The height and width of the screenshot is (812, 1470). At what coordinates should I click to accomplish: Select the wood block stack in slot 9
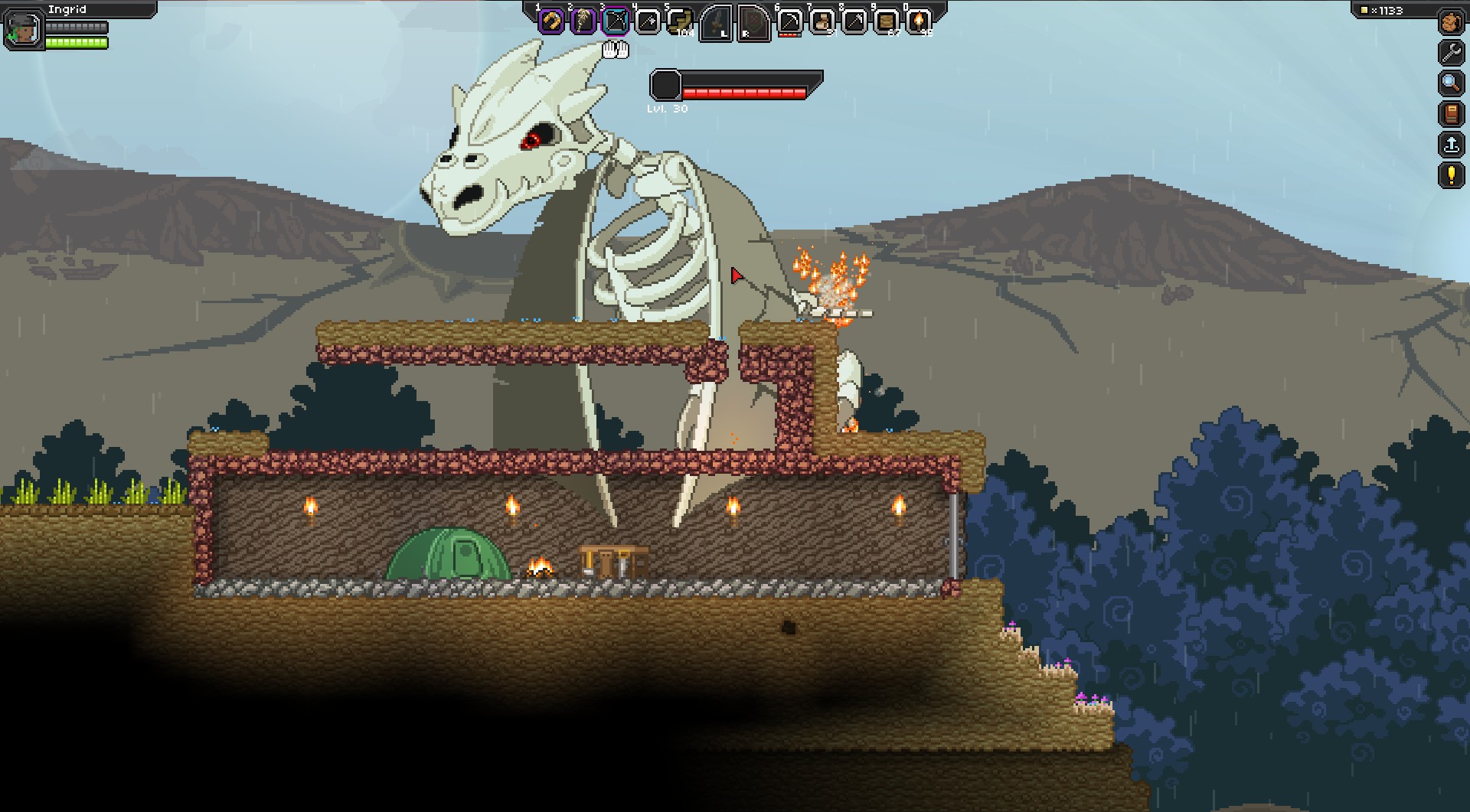coord(886,21)
